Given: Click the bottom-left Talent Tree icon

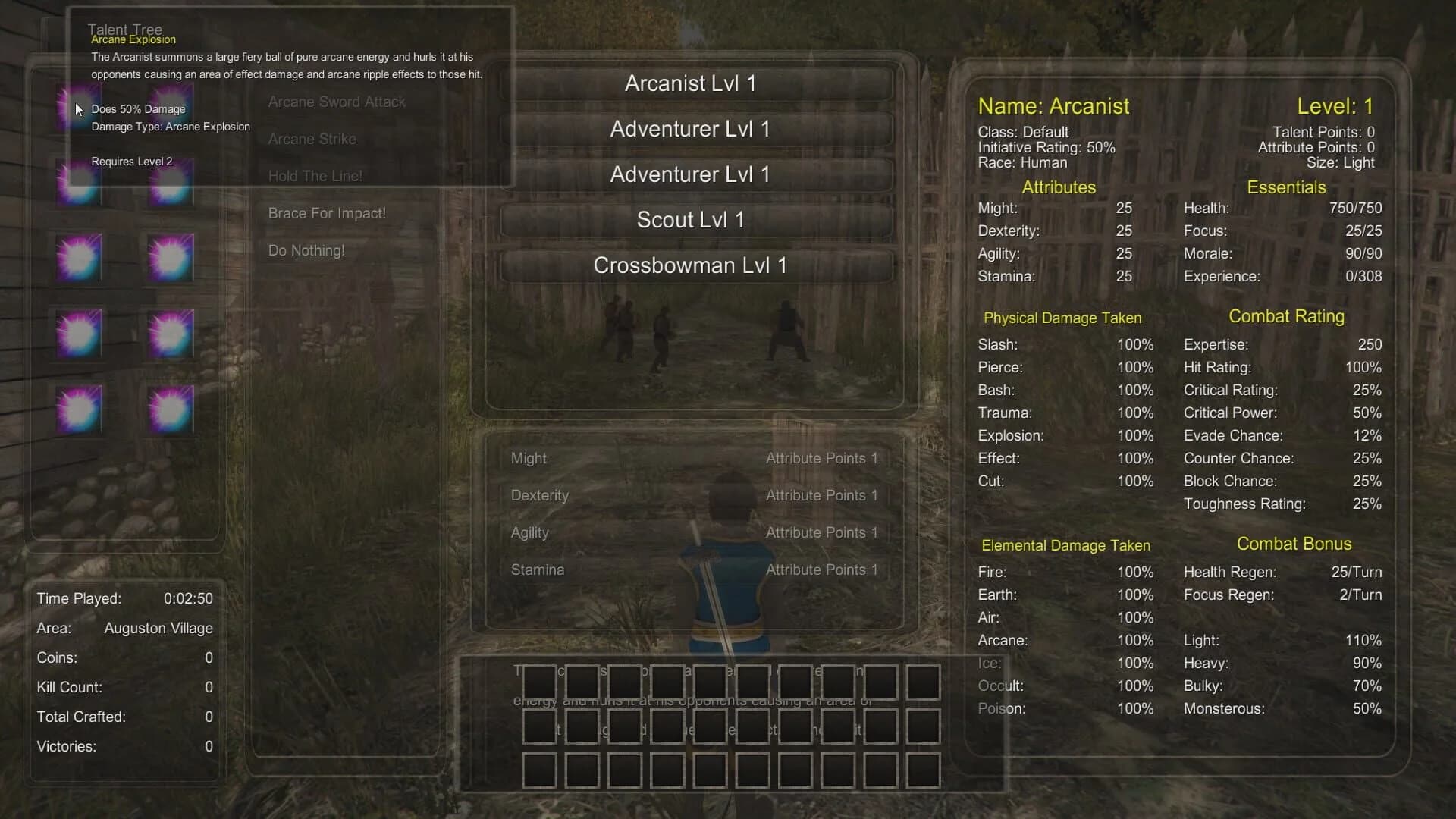Looking at the screenshot, I should (x=78, y=409).
